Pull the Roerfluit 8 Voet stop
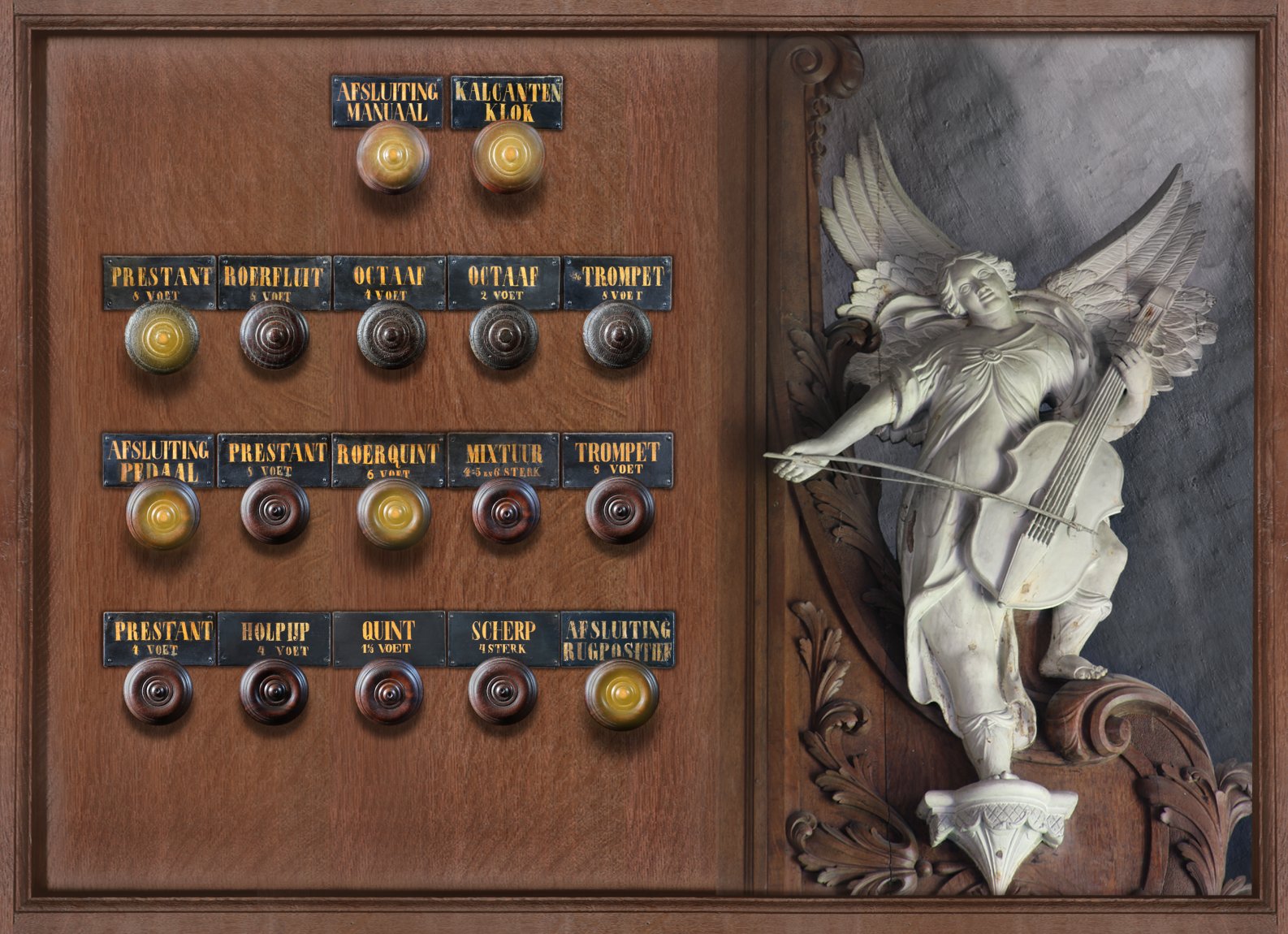The width and height of the screenshot is (1288, 934). [274, 335]
